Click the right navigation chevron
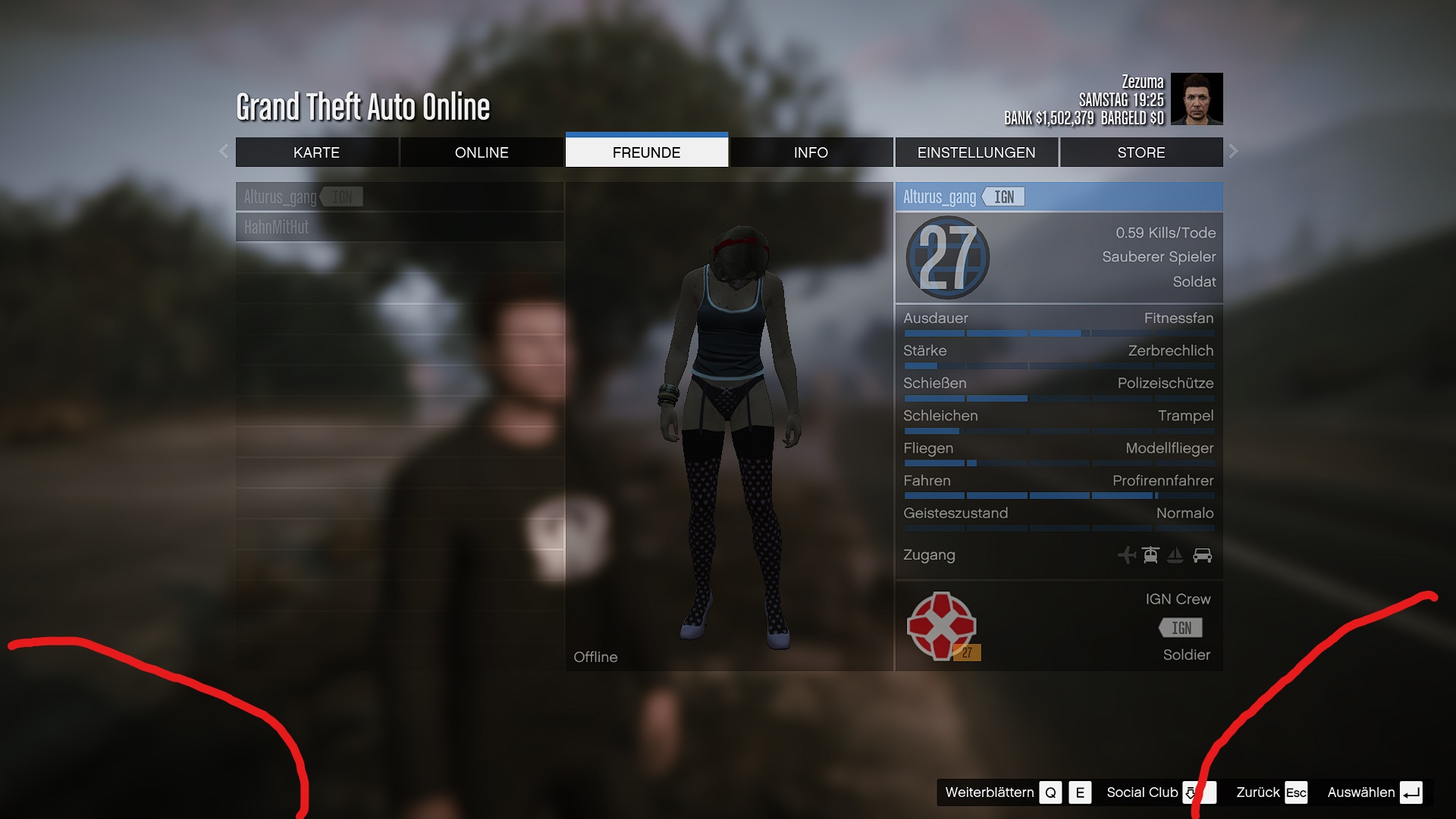This screenshot has width=1456, height=819. (1234, 152)
